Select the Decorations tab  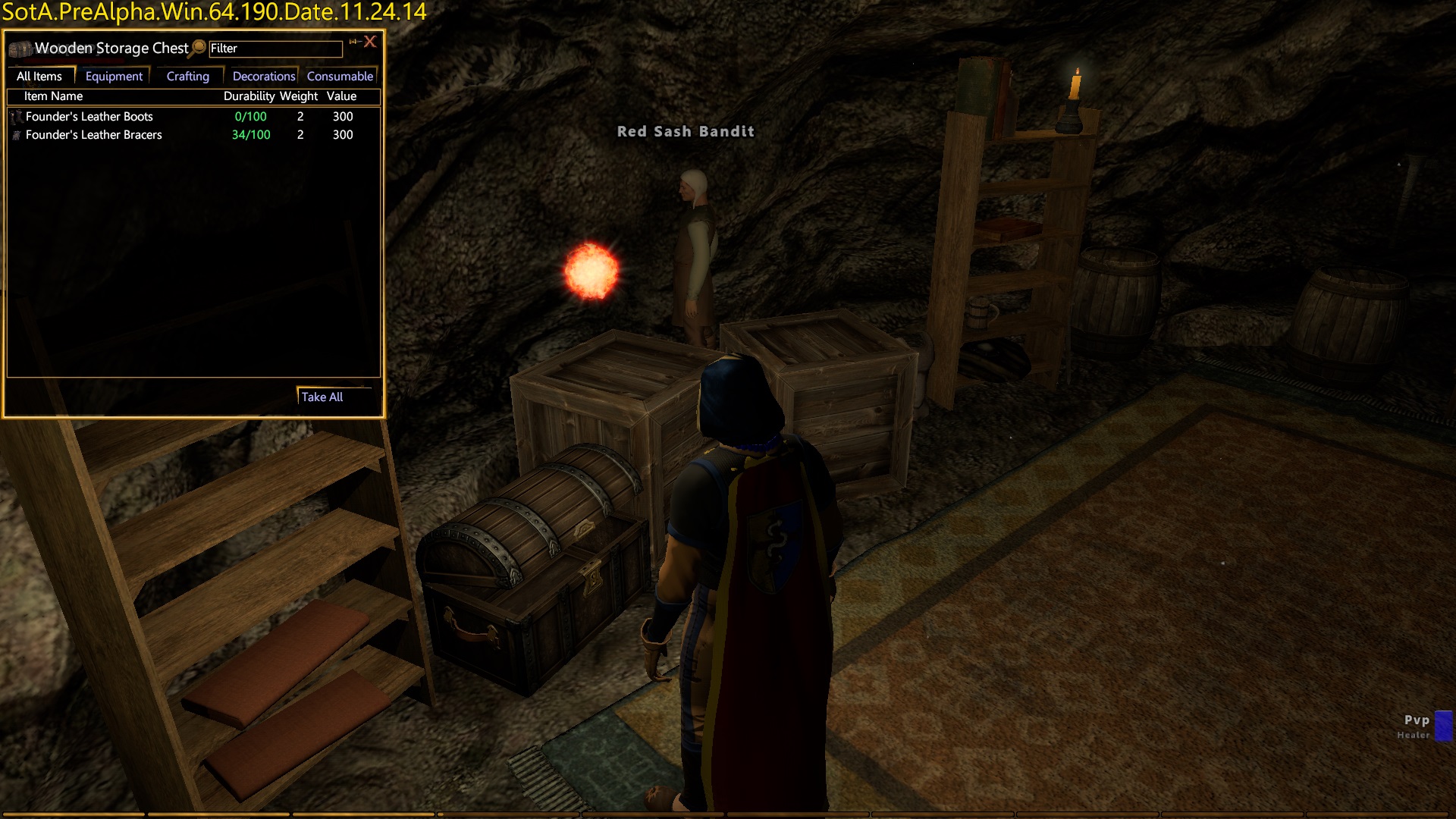click(263, 77)
